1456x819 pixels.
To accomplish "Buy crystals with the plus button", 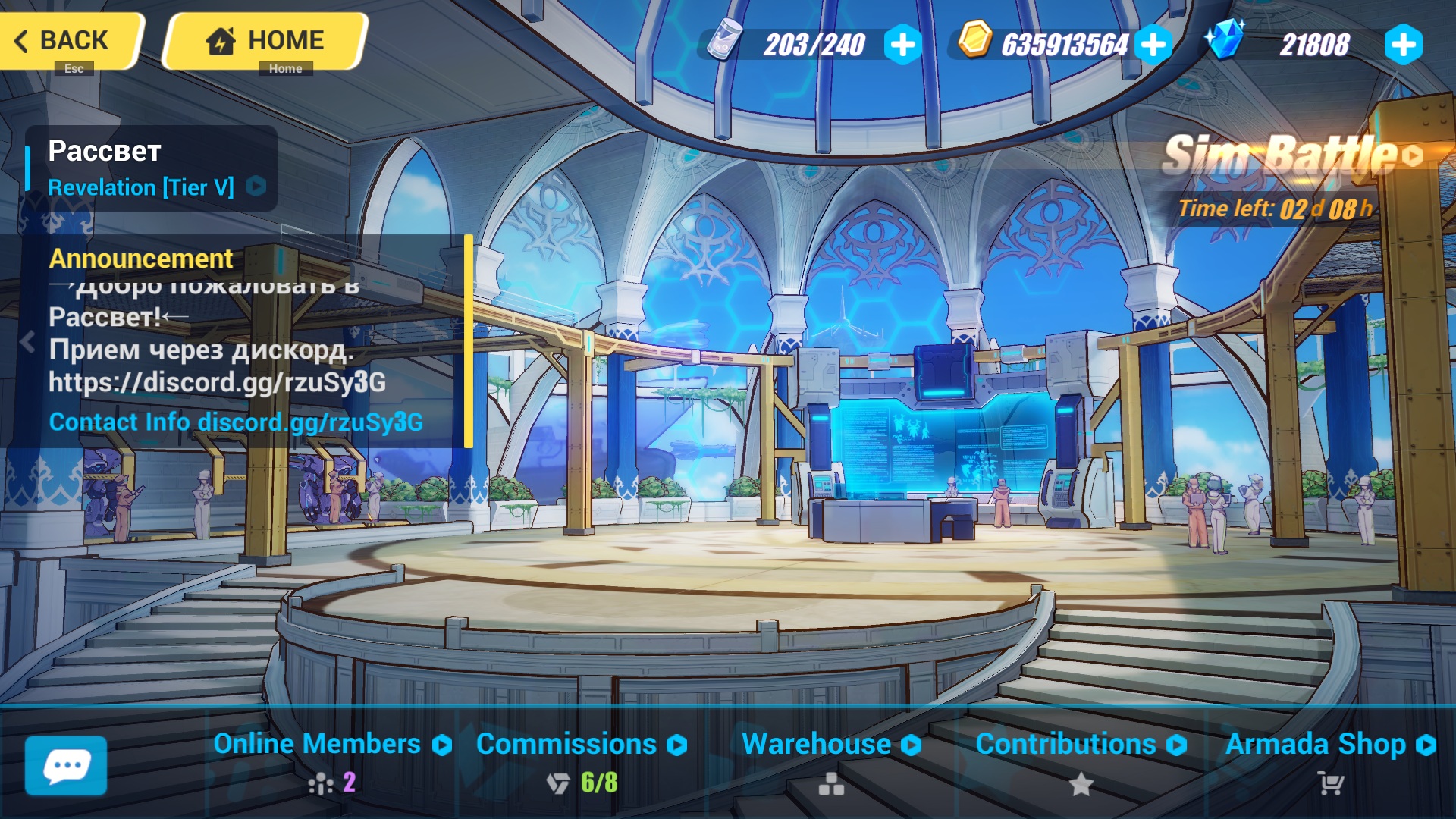I will click(x=1403, y=45).
